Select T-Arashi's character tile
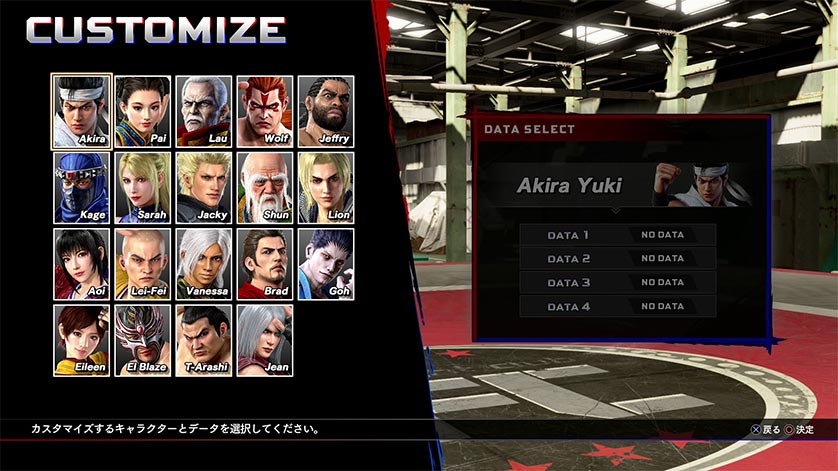The height and width of the screenshot is (471, 838). [204, 340]
